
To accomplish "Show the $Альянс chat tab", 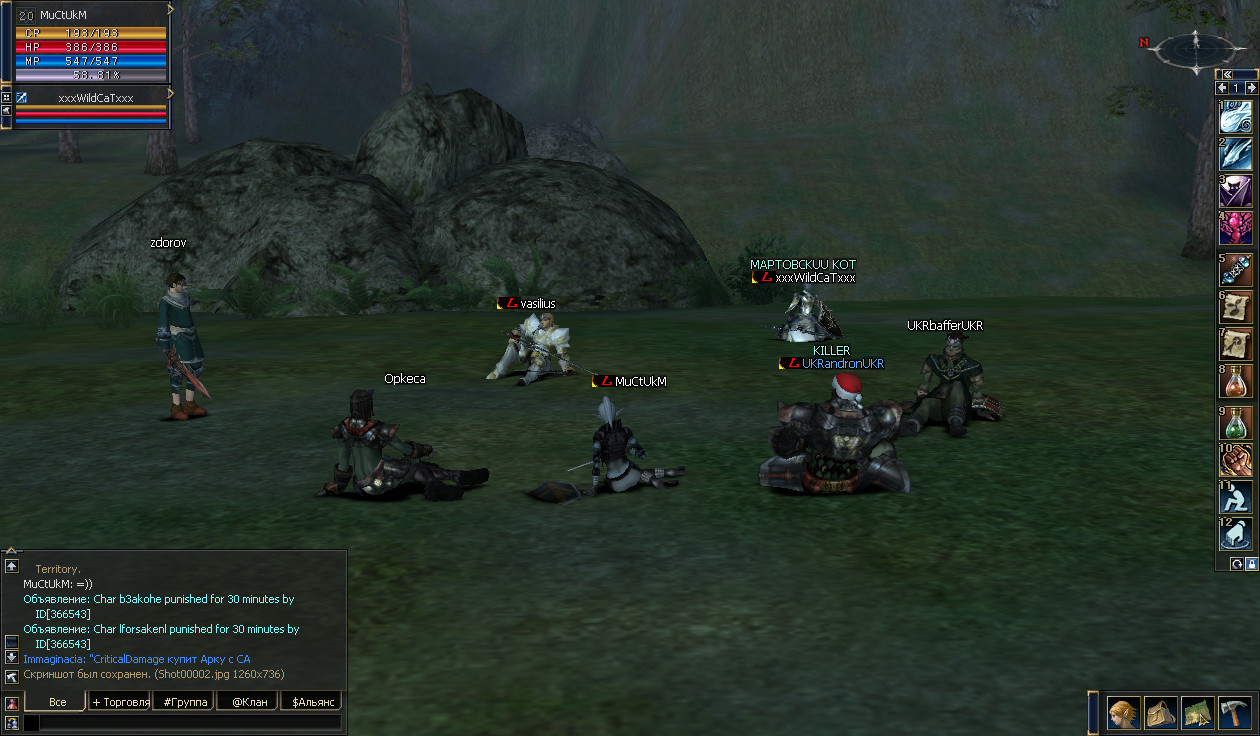I will (x=311, y=702).
